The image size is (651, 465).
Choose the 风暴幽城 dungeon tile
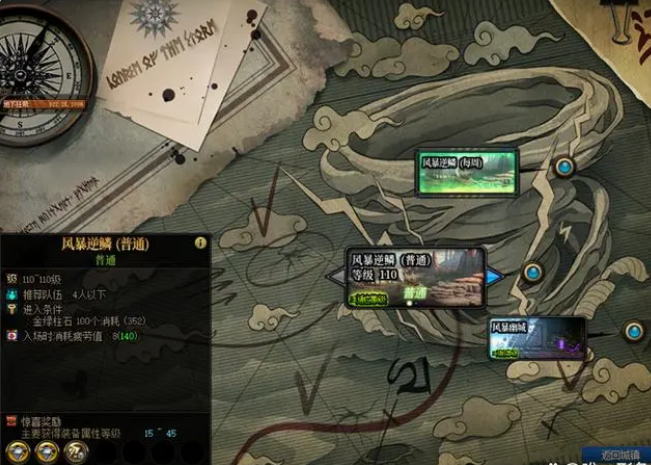(537, 338)
